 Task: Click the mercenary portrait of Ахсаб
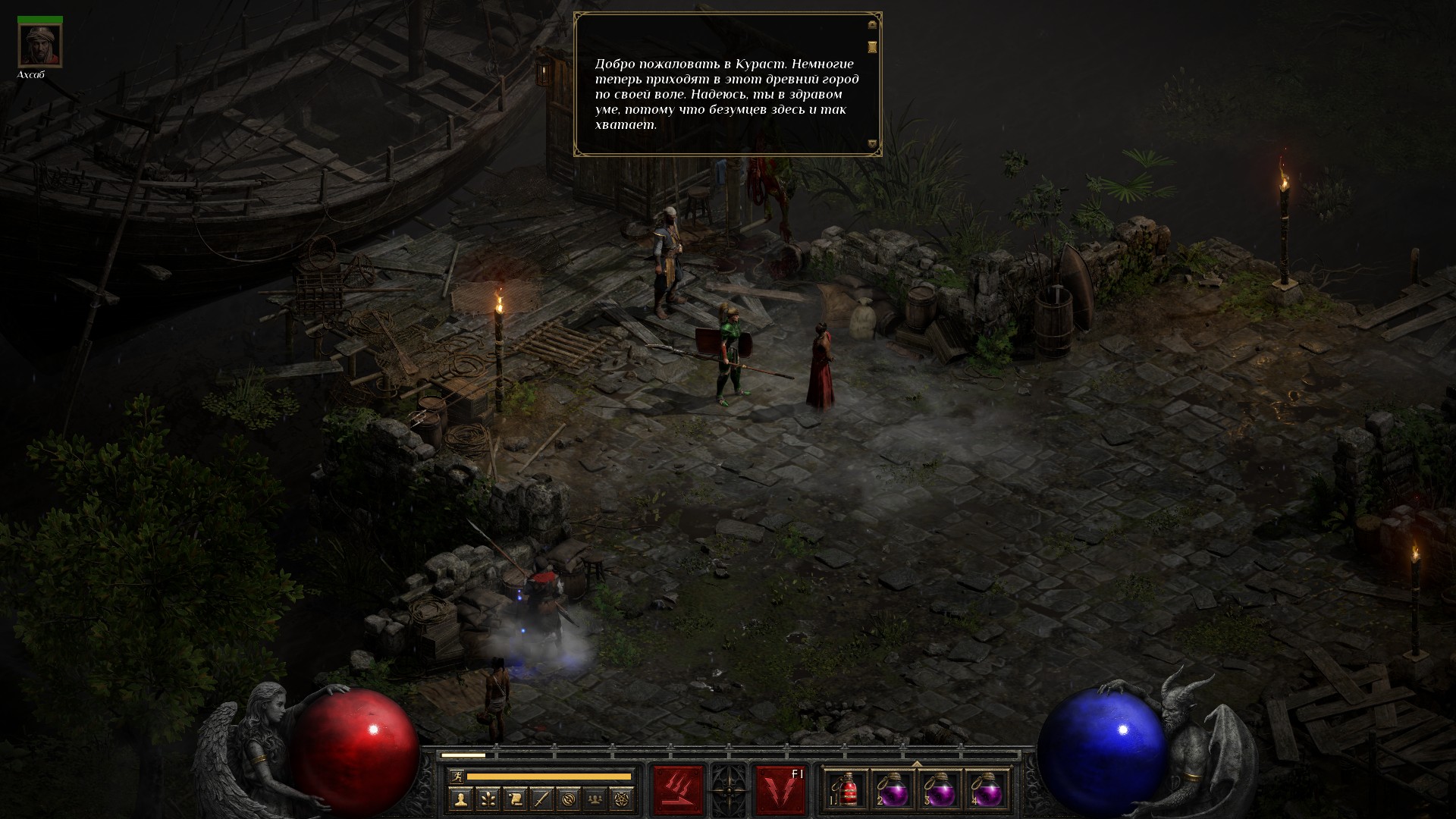coord(40,45)
